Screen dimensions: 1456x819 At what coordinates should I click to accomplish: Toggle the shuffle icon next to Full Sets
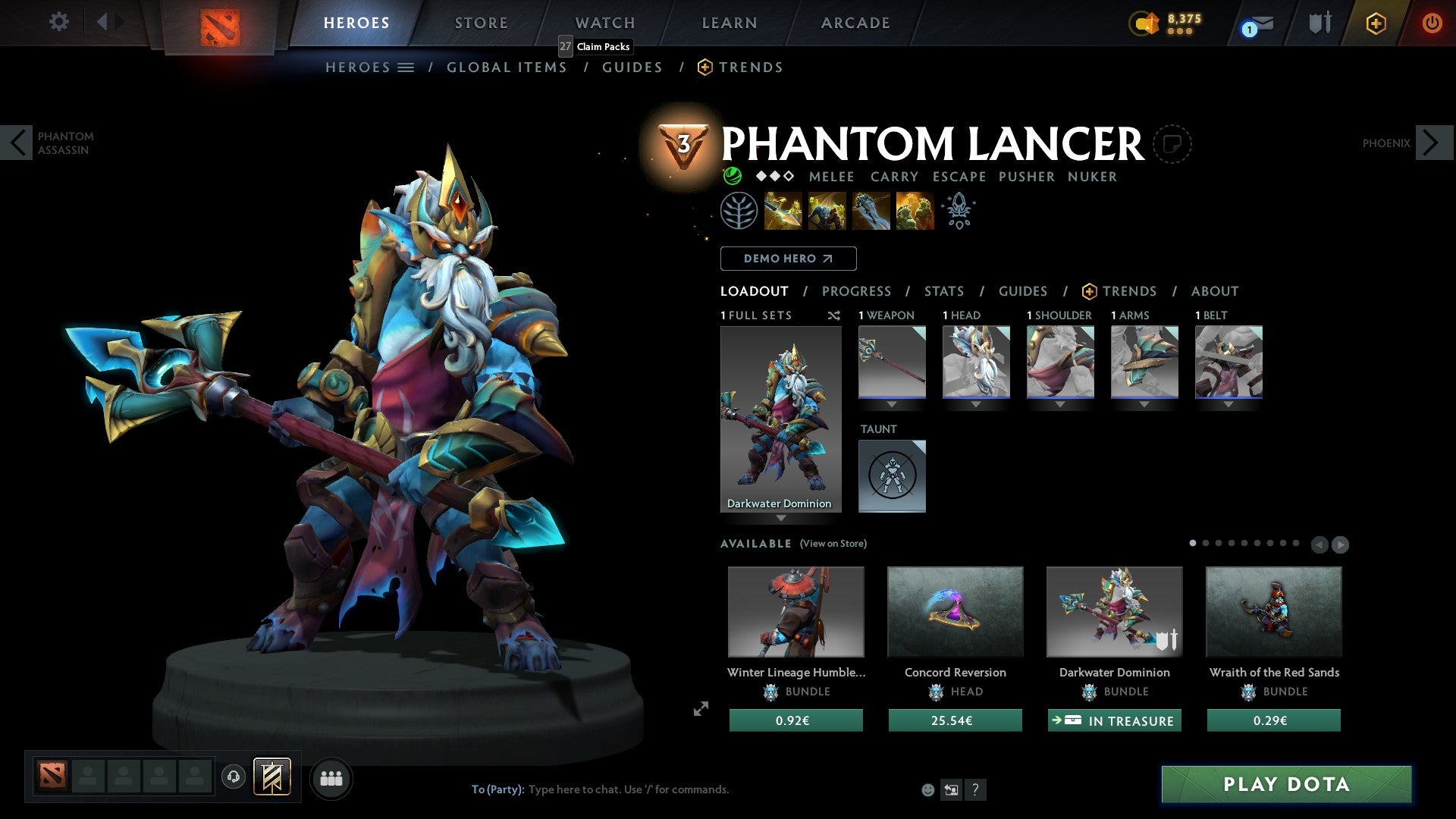pos(834,315)
